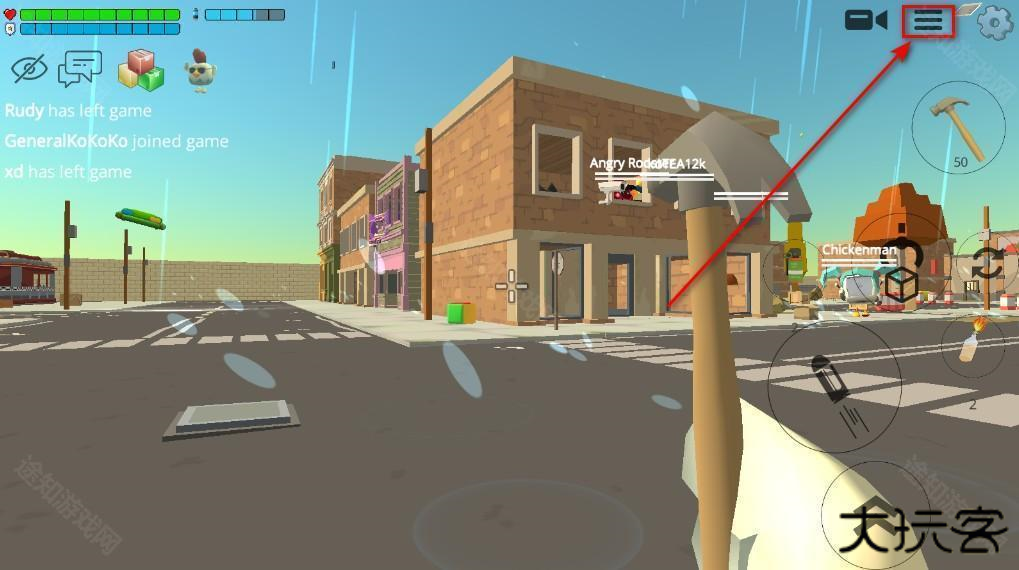Toggle the crossed-out eye visibility icon
Image resolution: width=1019 pixels, height=570 pixels.
tap(30, 69)
